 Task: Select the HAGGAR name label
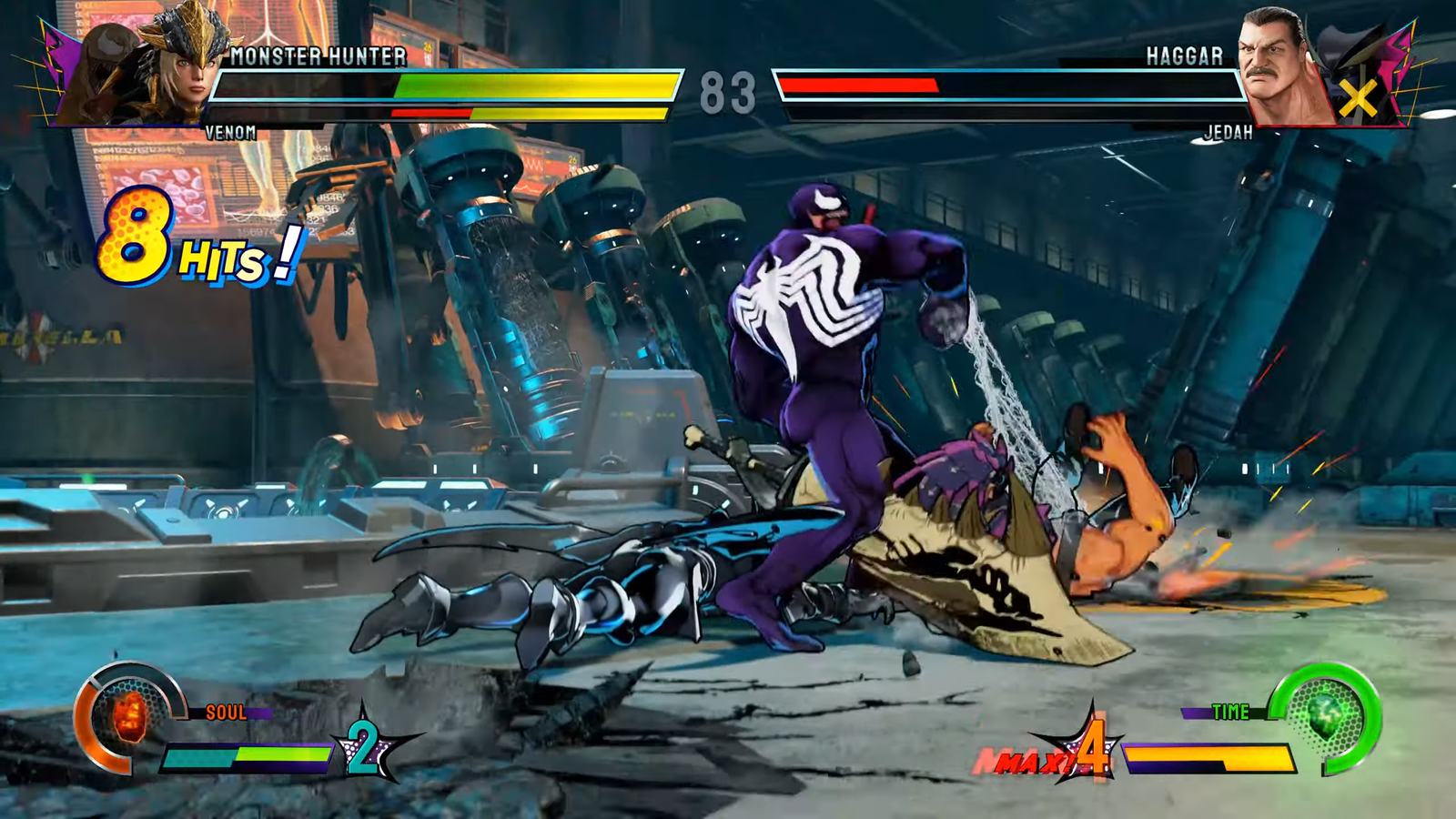(x=1183, y=56)
